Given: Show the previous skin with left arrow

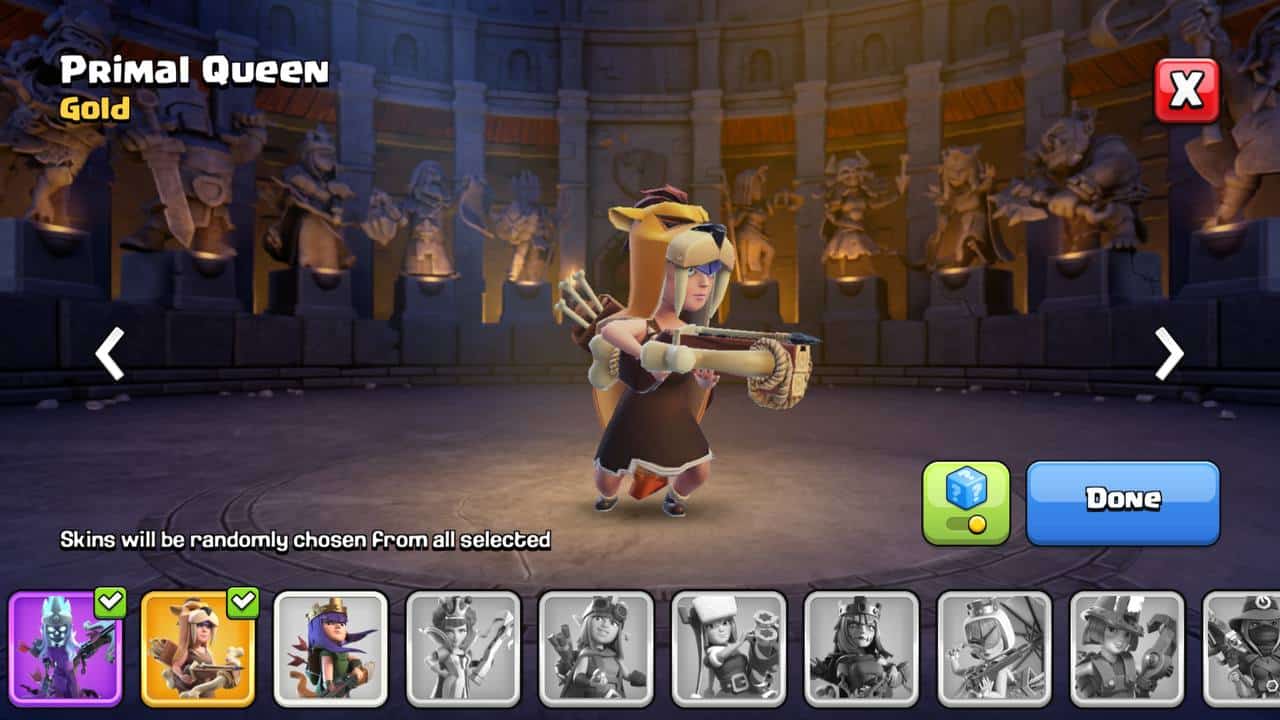Looking at the screenshot, I should (x=109, y=354).
